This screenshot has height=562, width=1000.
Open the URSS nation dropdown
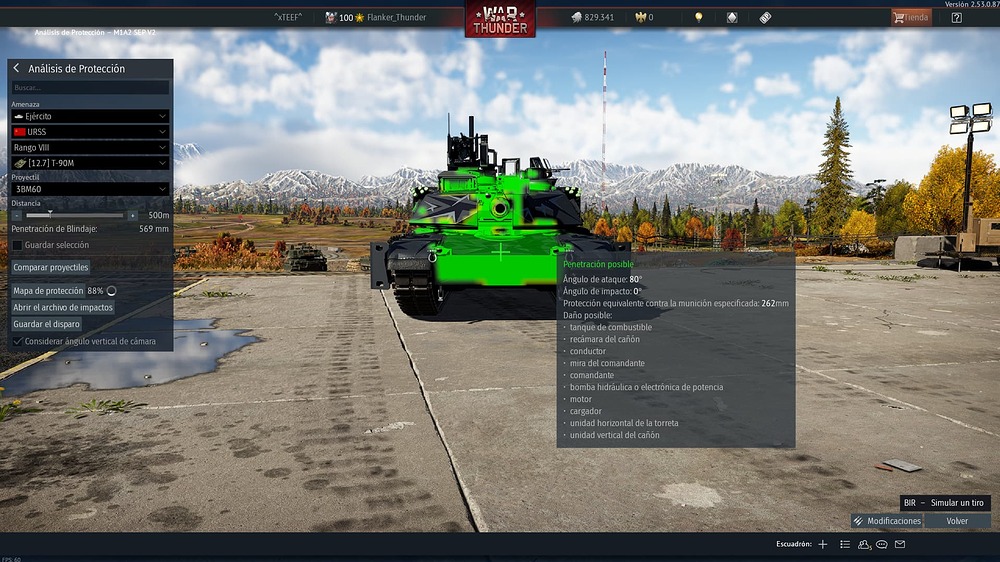coord(90,132)
